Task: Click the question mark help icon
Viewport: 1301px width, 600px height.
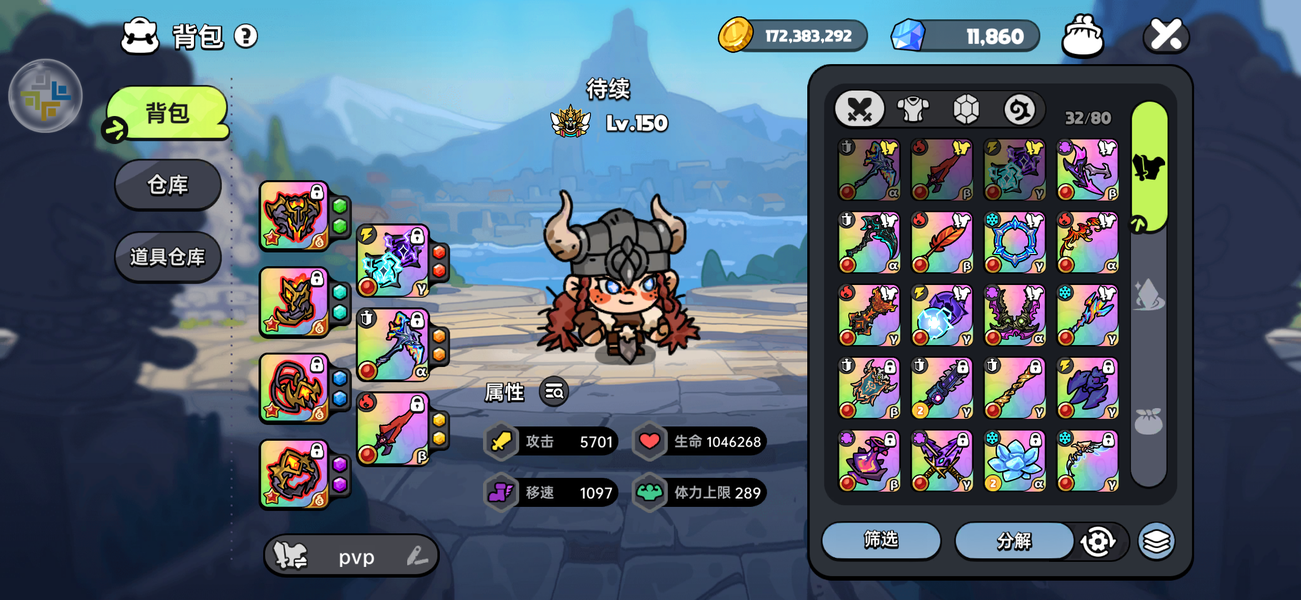Action: pos(246,36)
